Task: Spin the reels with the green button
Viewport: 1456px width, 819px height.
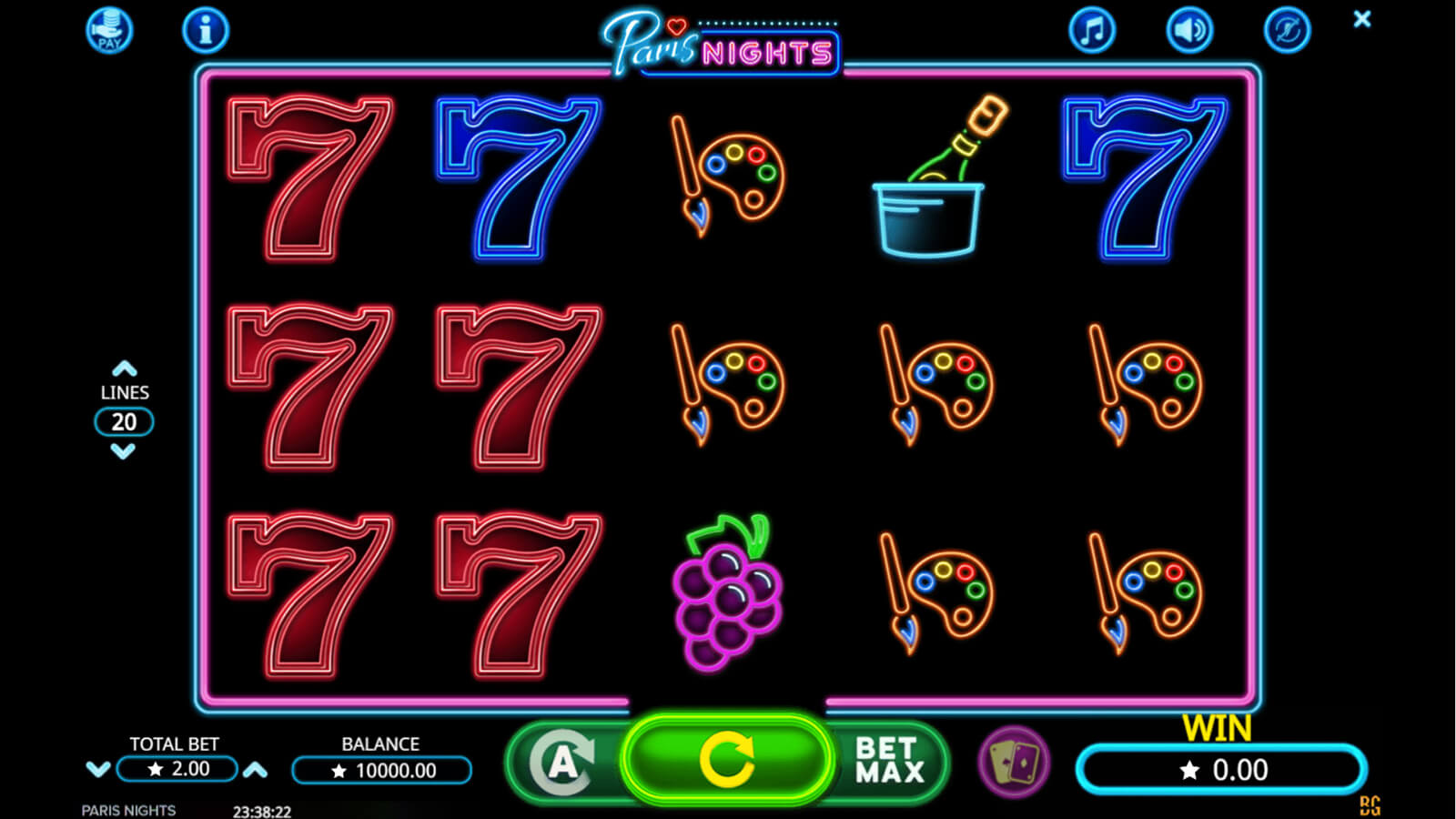Action: point(726,761)
